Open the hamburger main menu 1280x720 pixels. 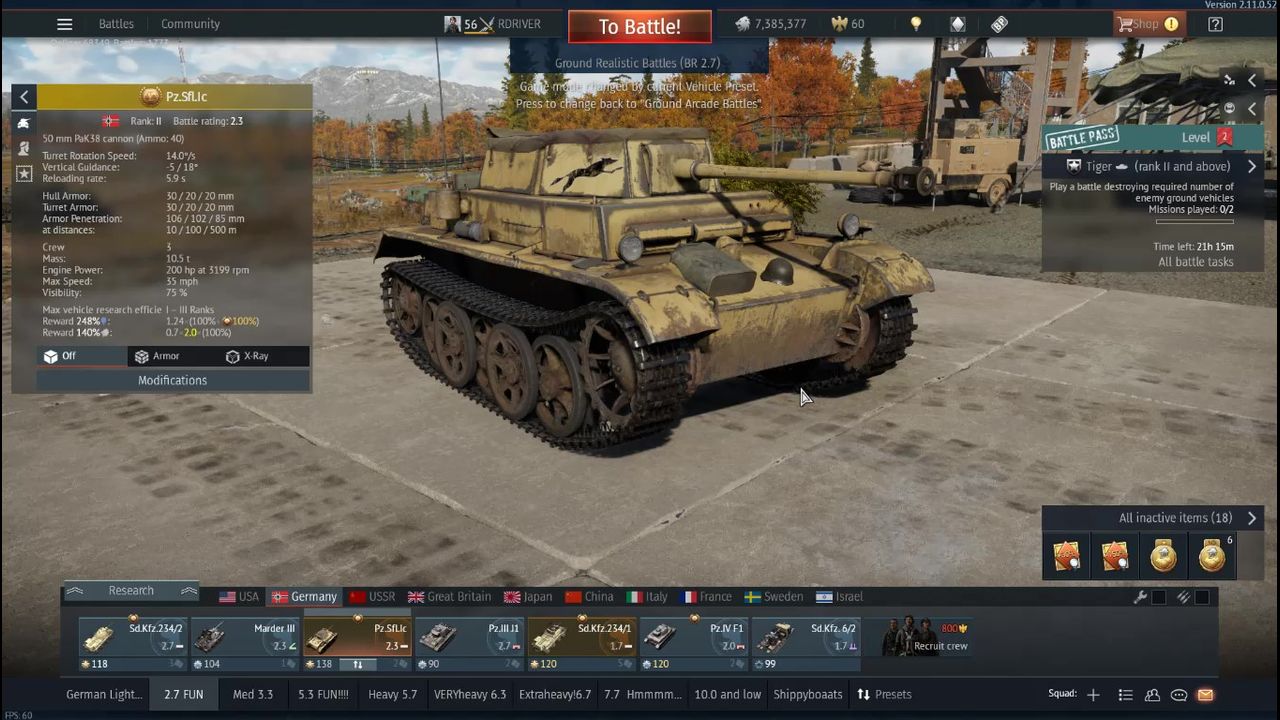[64, 24]
